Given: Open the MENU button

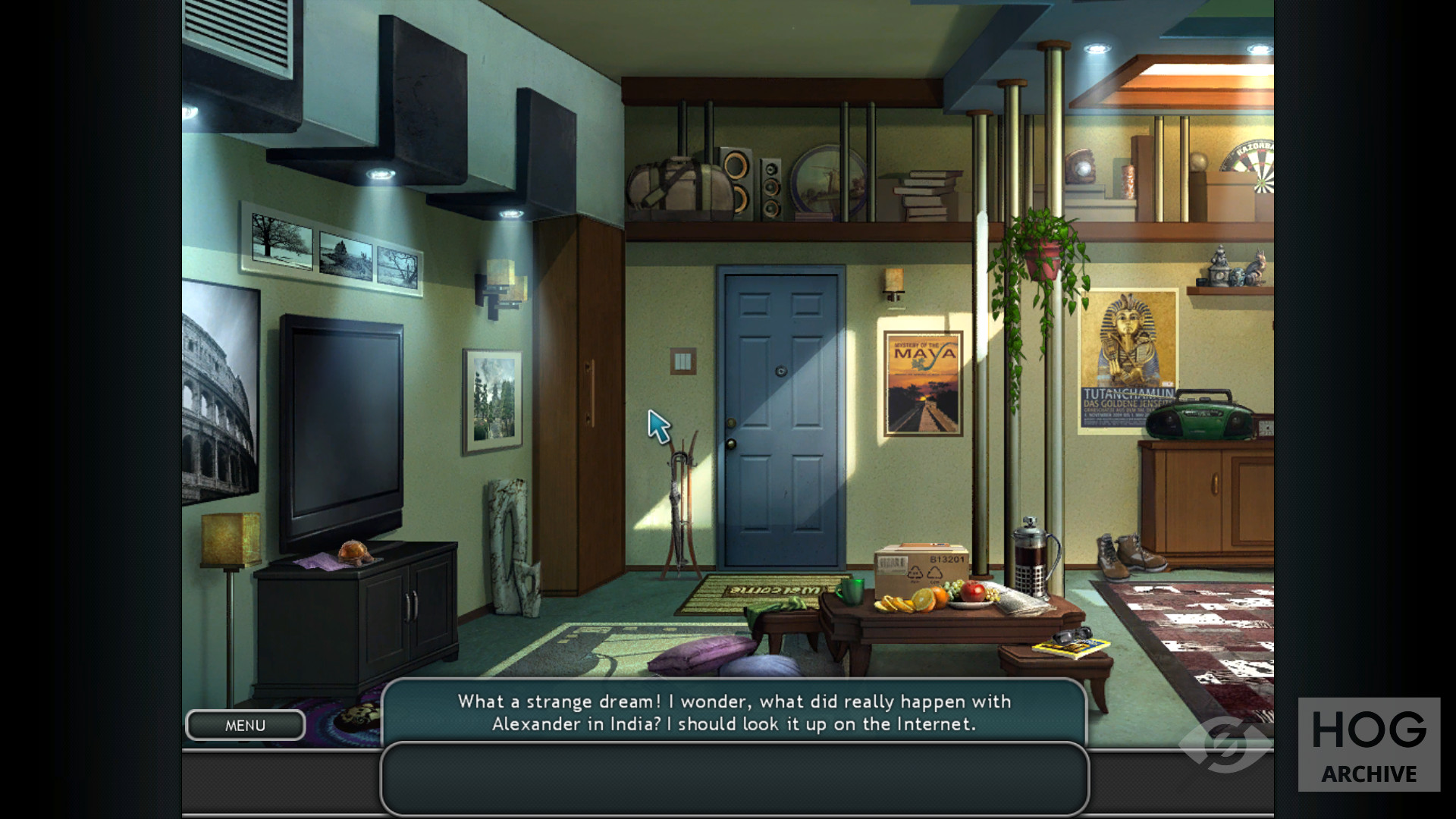Looking at the screenshot, I should tap(245, 726).
